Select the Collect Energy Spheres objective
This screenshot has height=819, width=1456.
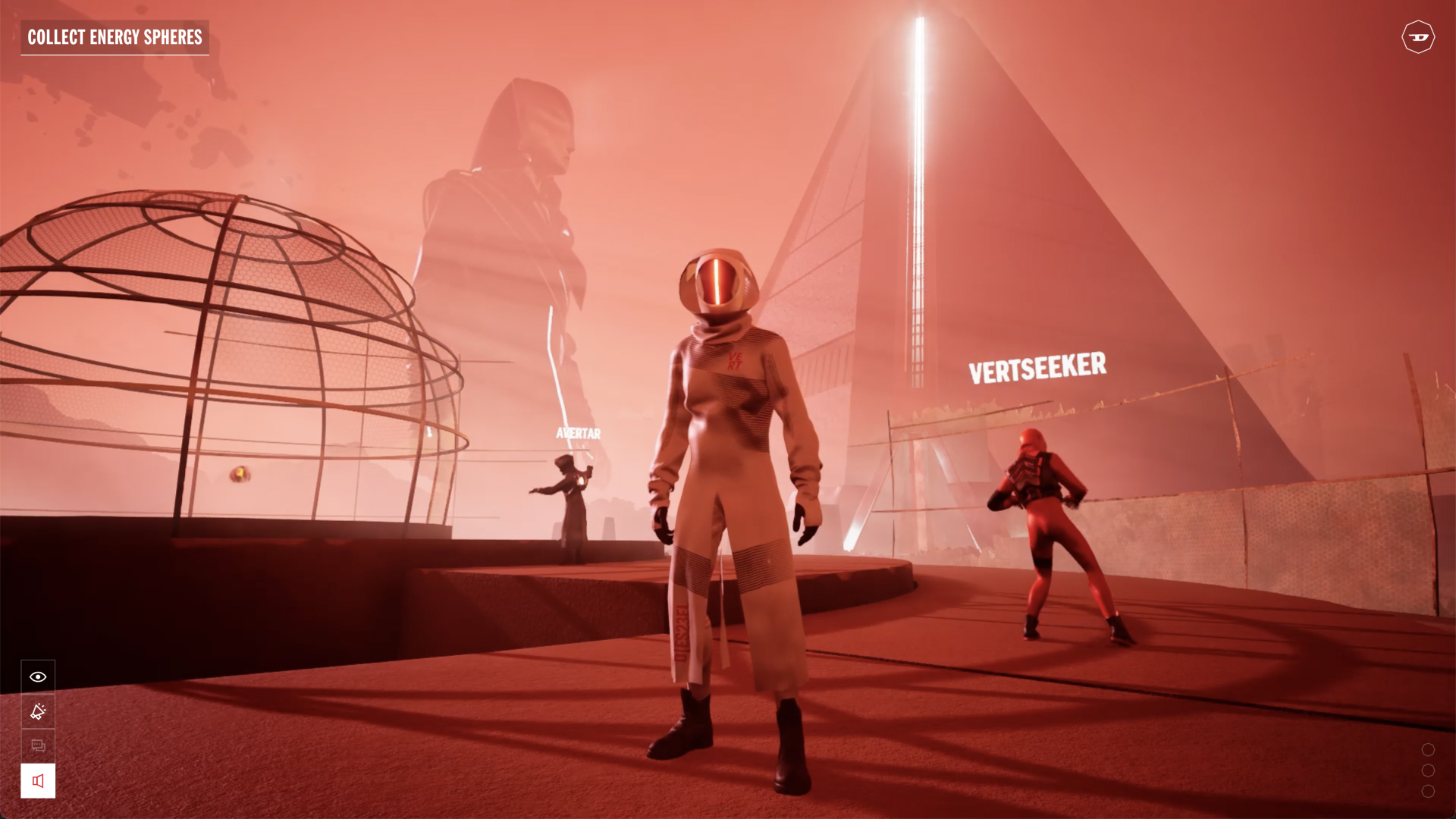[x=115, y=37]
